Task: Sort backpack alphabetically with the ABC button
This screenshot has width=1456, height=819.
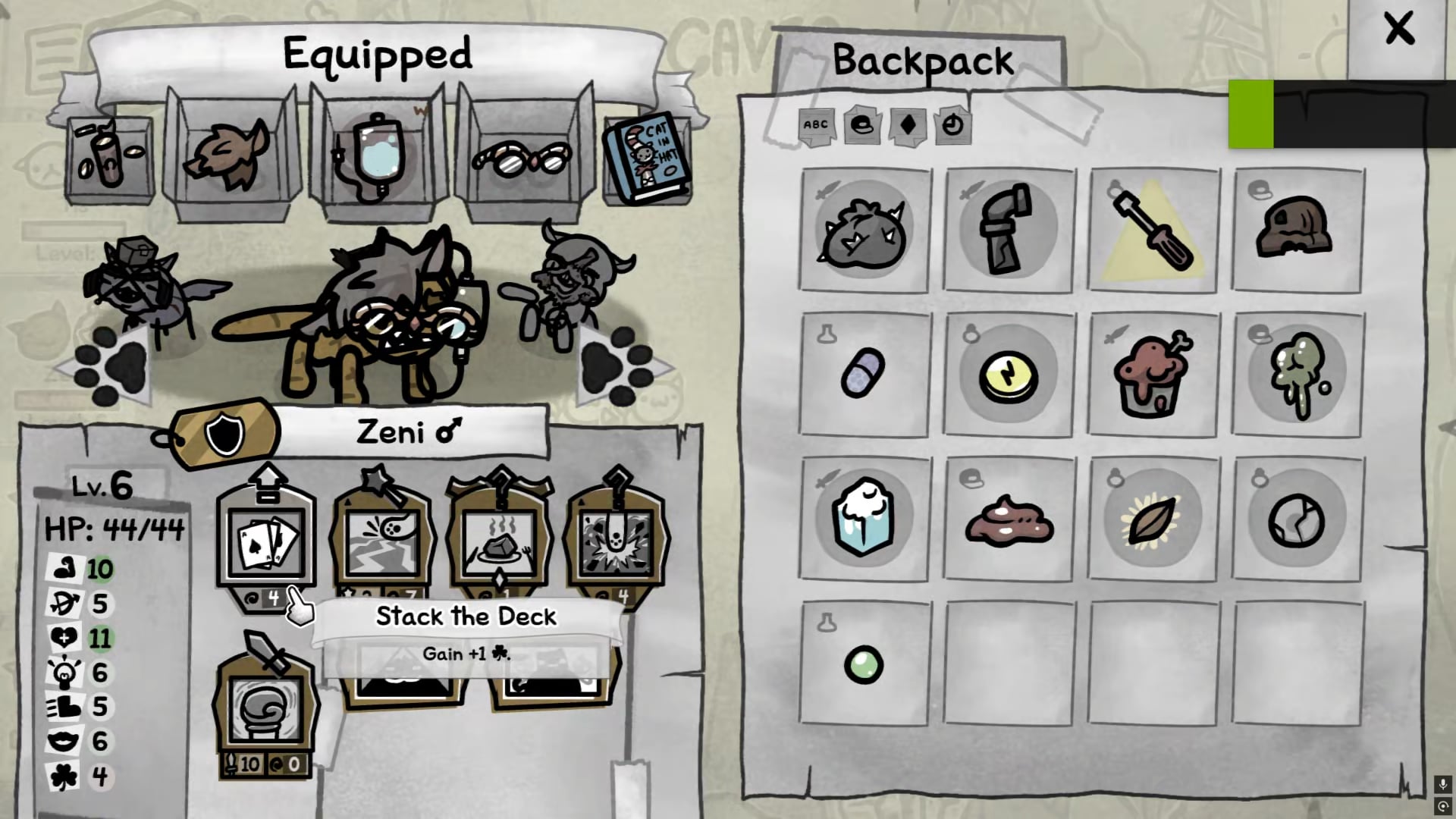Action: click(815, 125)
